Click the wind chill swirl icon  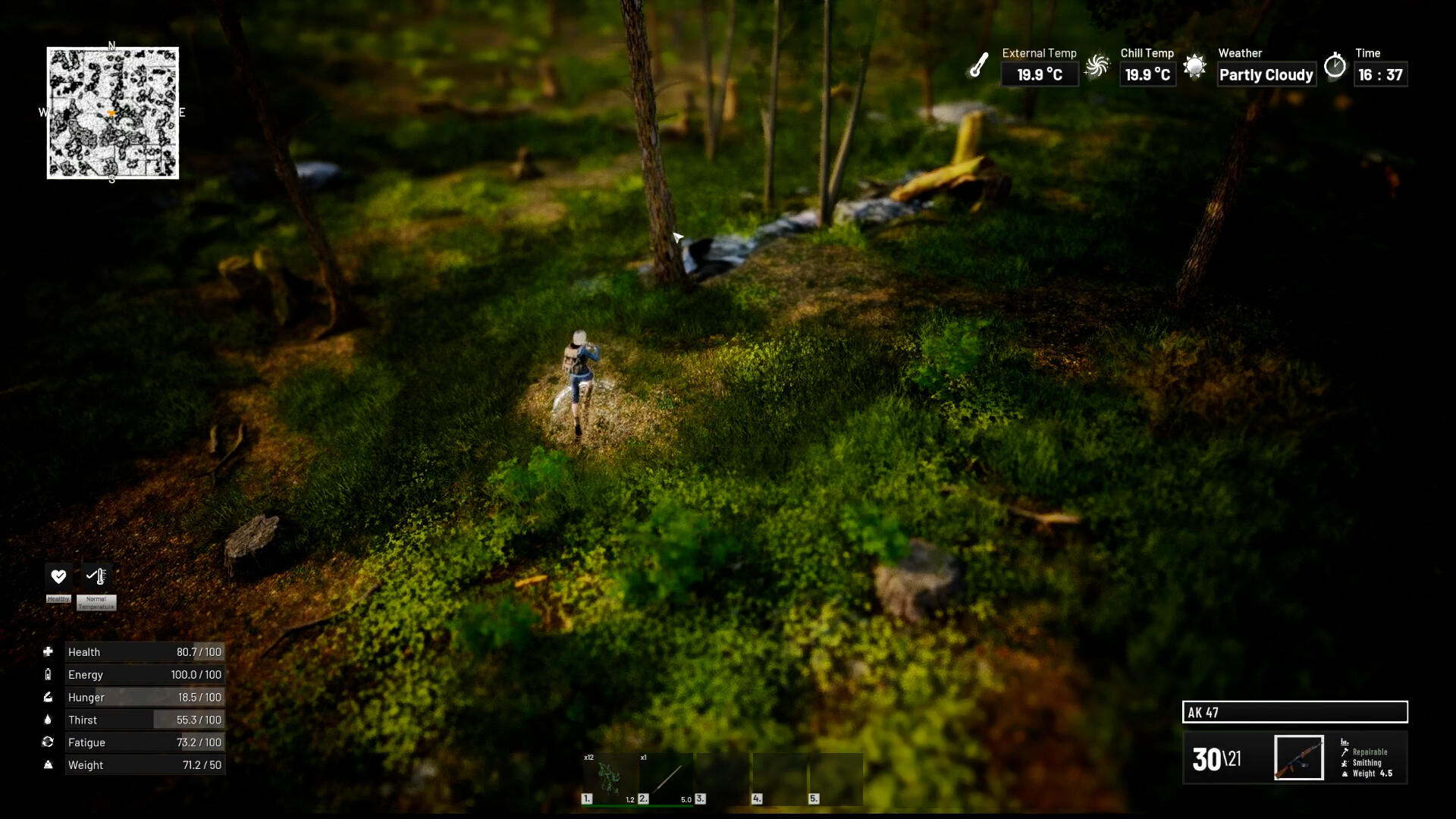pyautogui.click(x=1097, y=67)
